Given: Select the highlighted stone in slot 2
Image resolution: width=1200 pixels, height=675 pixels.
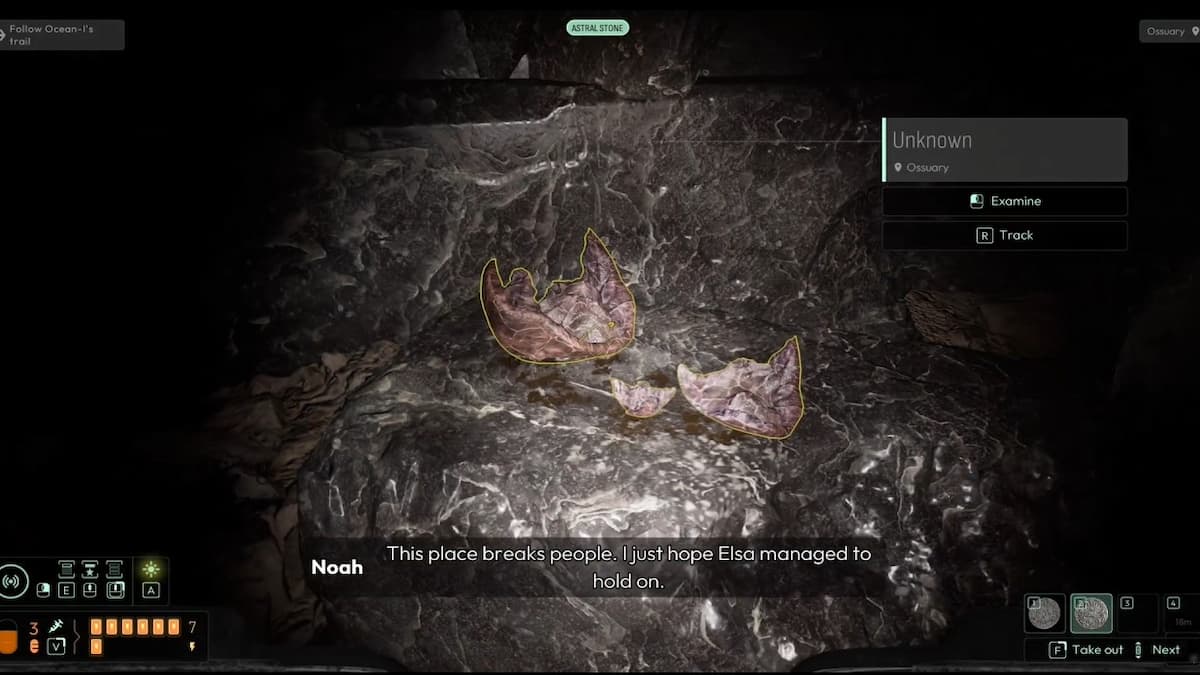Looking at the screenshot, I should (x=1089, y=613).
